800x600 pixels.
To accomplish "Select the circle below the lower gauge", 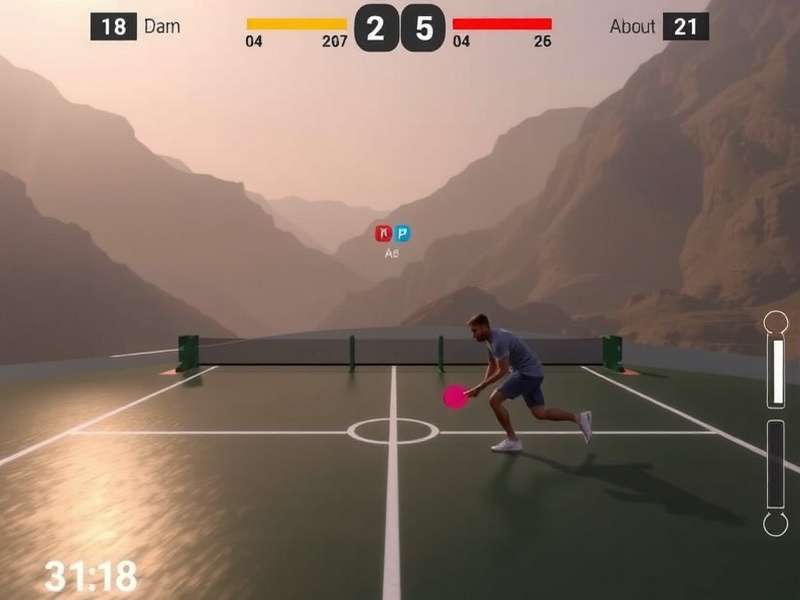I will 776,523.
